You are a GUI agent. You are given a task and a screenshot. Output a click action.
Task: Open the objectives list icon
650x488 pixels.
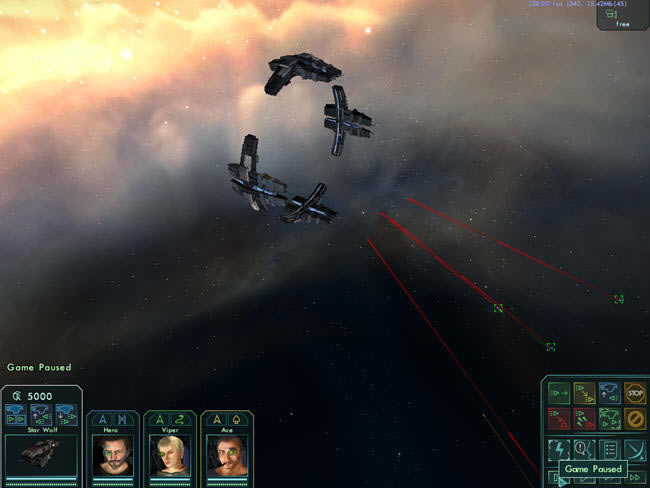[609, 448]
